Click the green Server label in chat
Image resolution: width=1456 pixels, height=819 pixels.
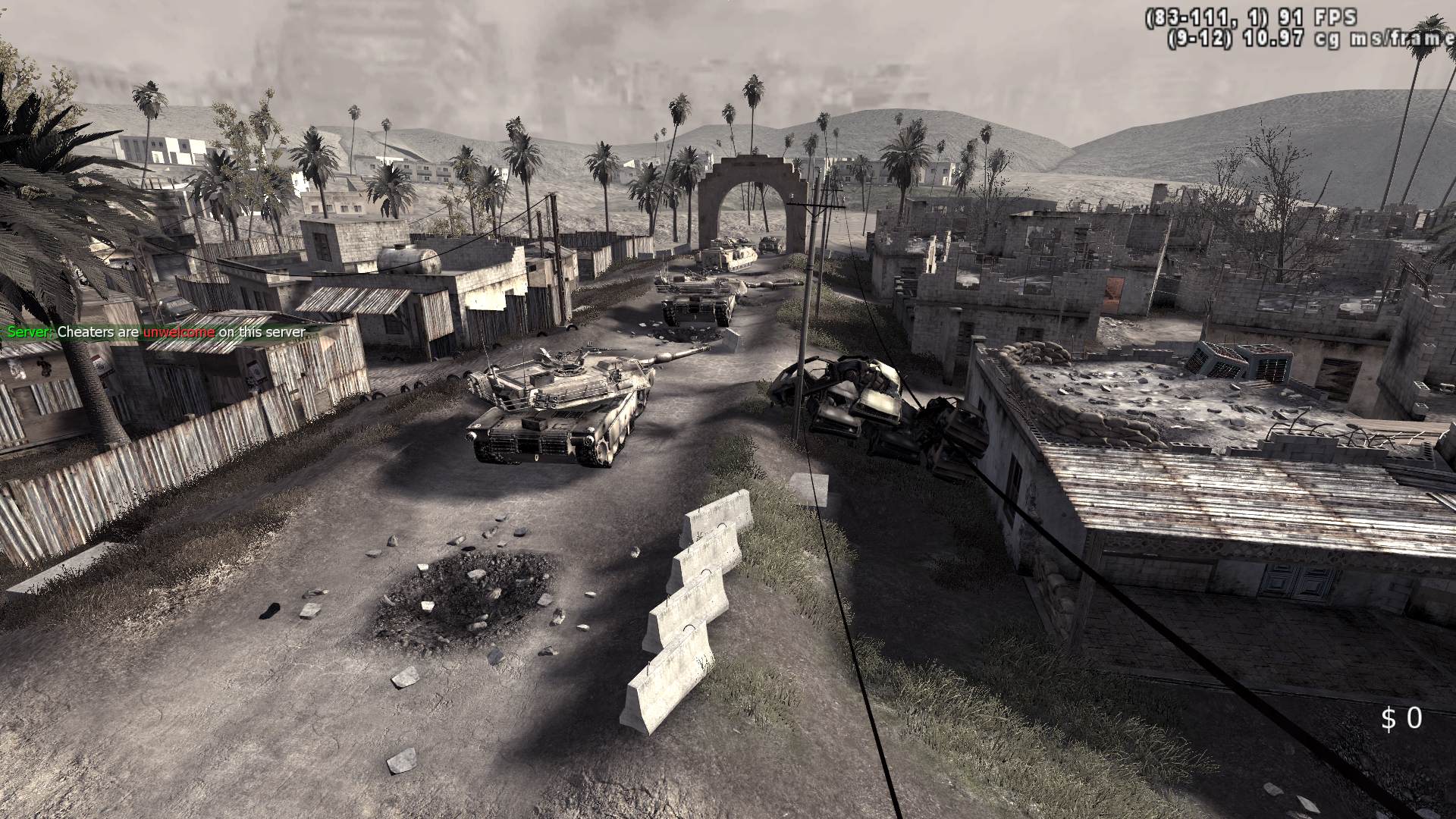[27, 333]
